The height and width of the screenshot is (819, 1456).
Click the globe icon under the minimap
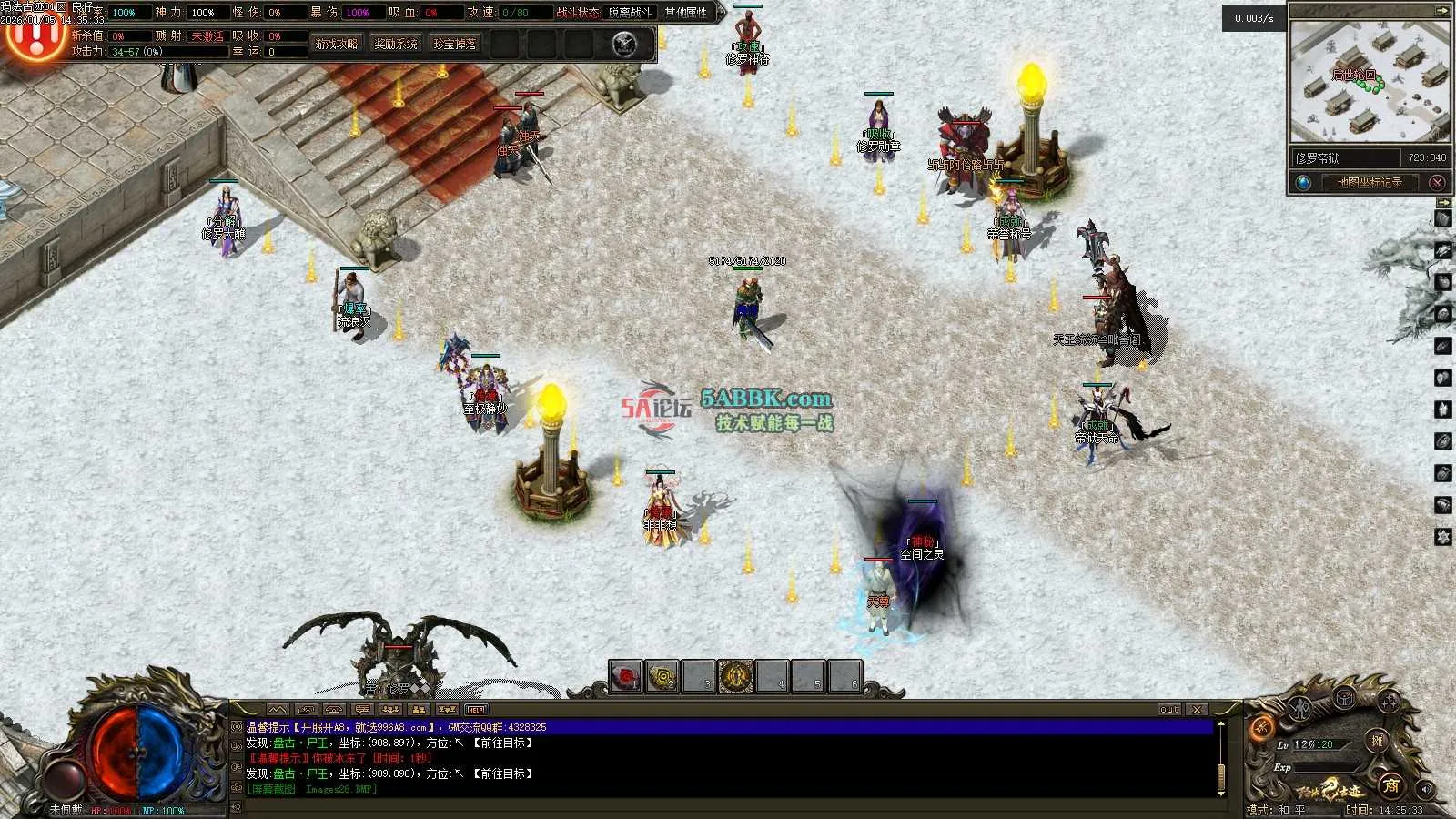(1303, 182)
